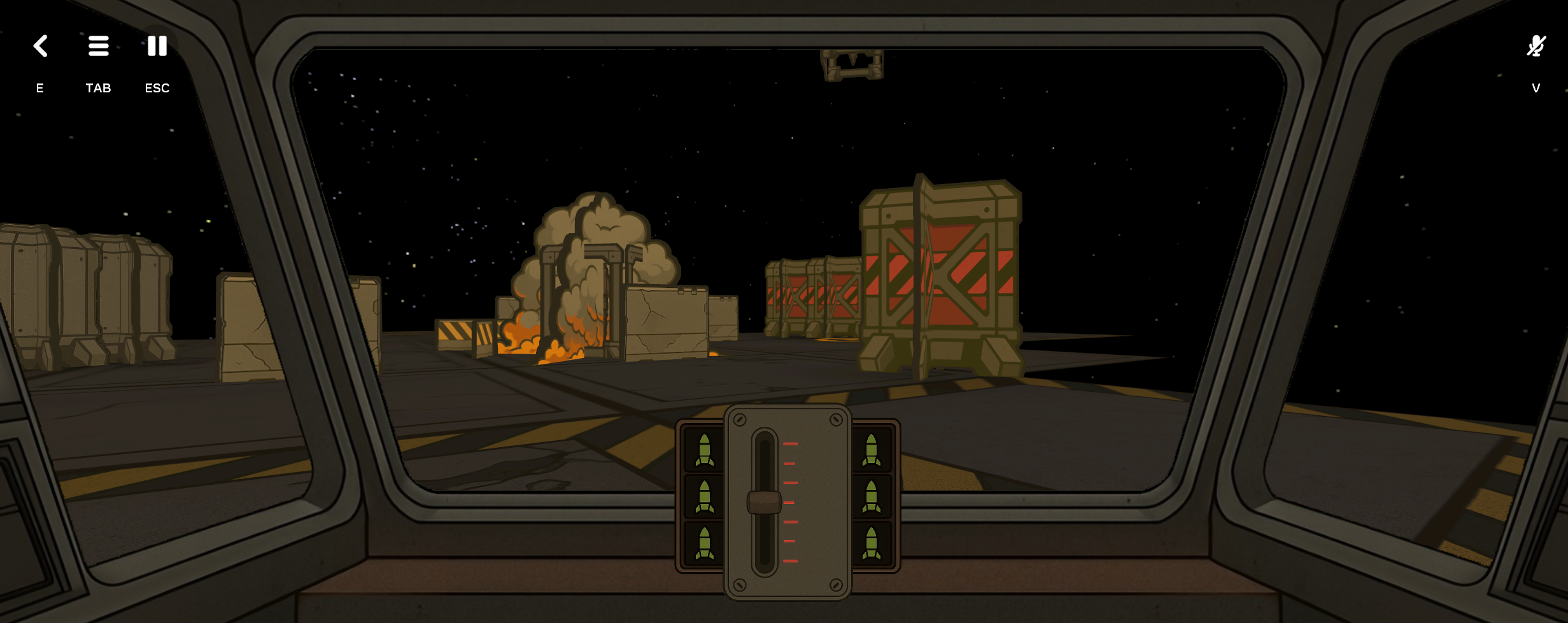Open the hamburger menu
1568x623 pixels.
tap(99, 46)
